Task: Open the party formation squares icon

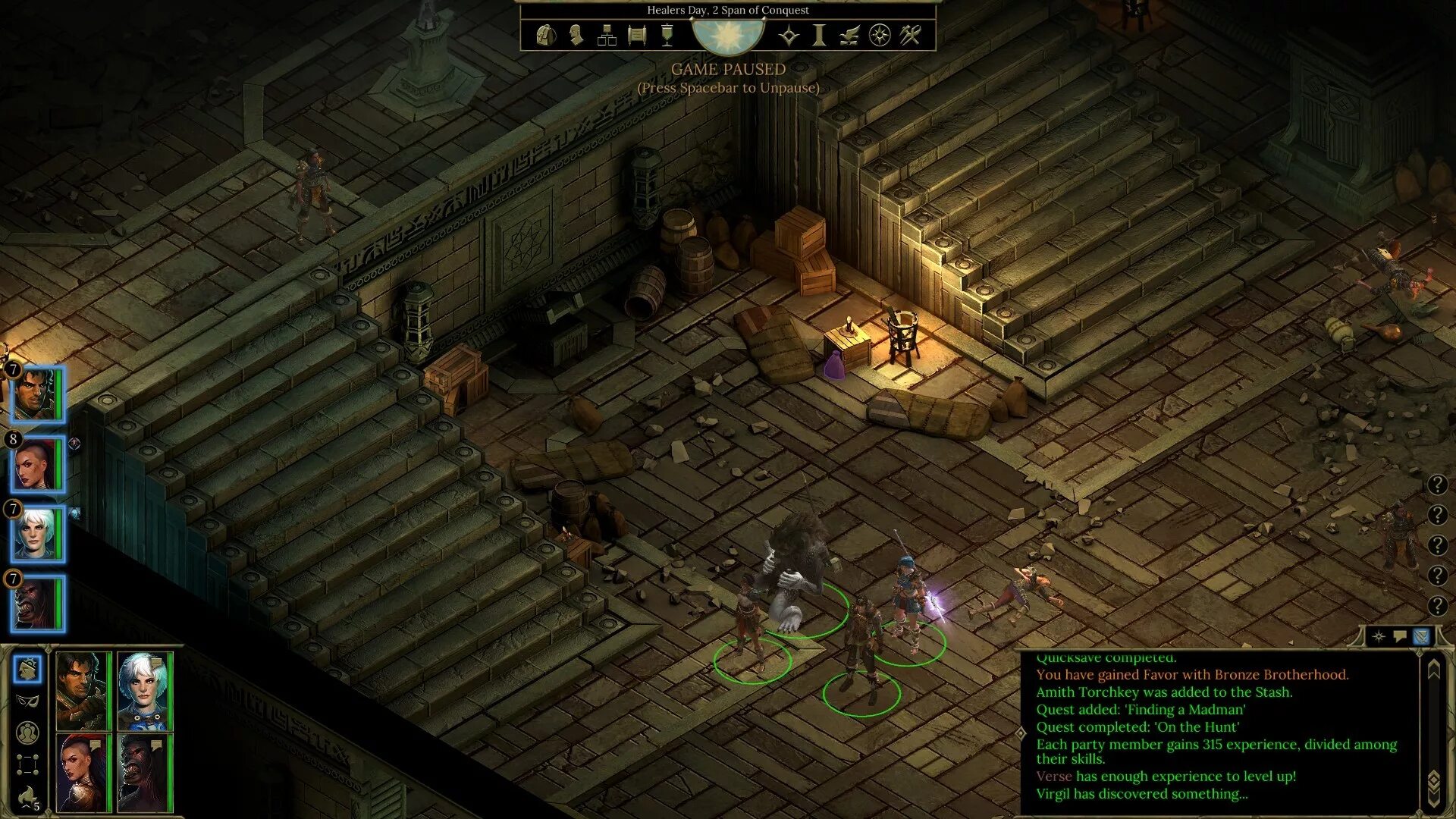Action: click(x=27, y=764)
